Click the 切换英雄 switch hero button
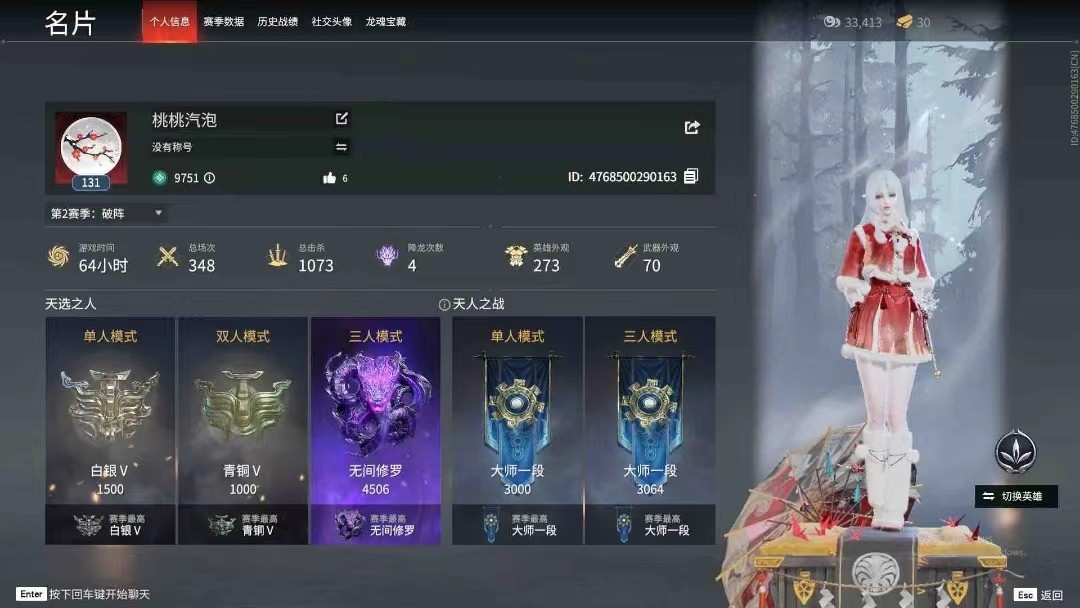The height and width of the screenshot is (608, 1080). pyautogui.click(x=1016, y=496)
